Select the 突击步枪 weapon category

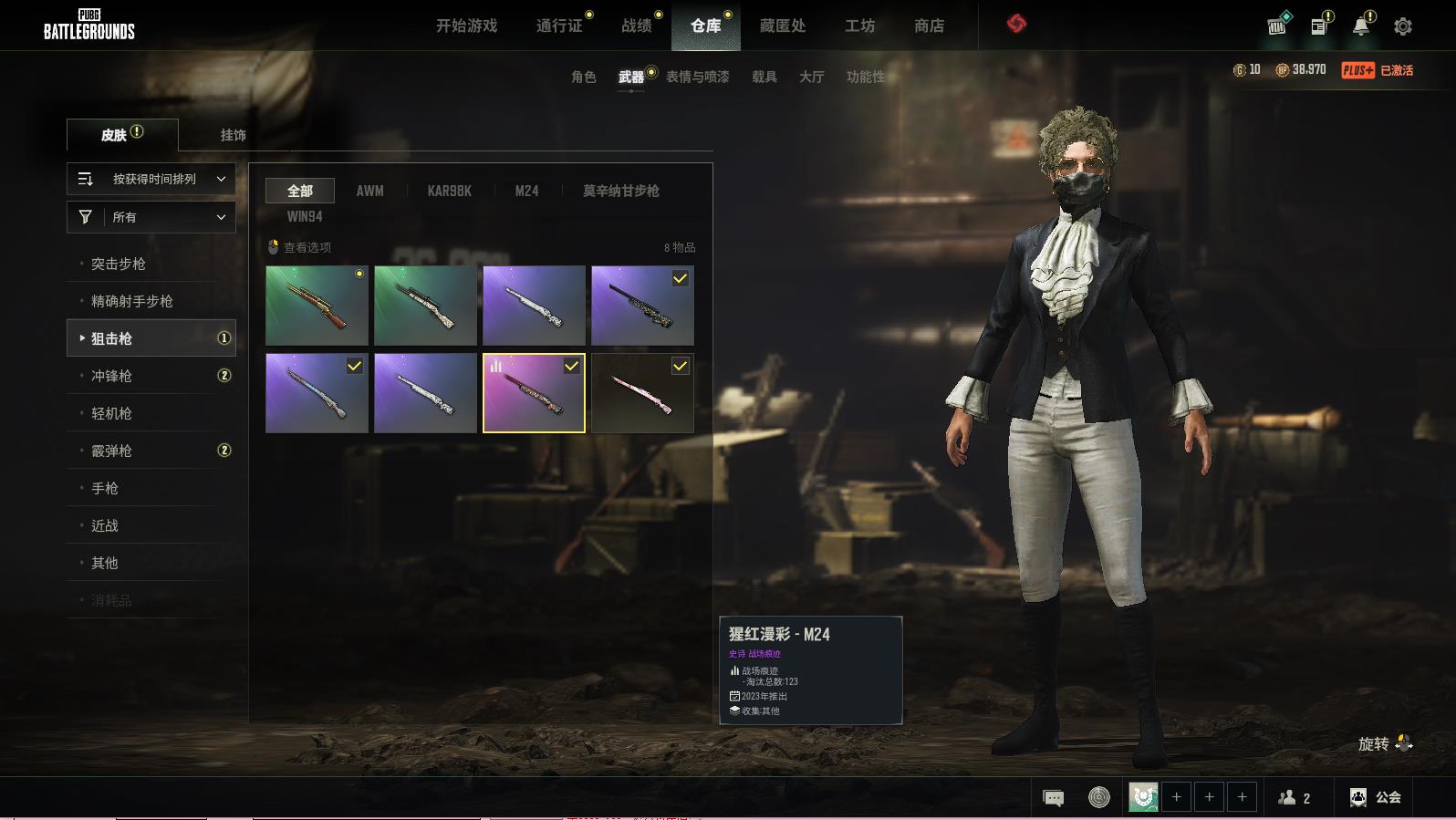coord(119,264)
